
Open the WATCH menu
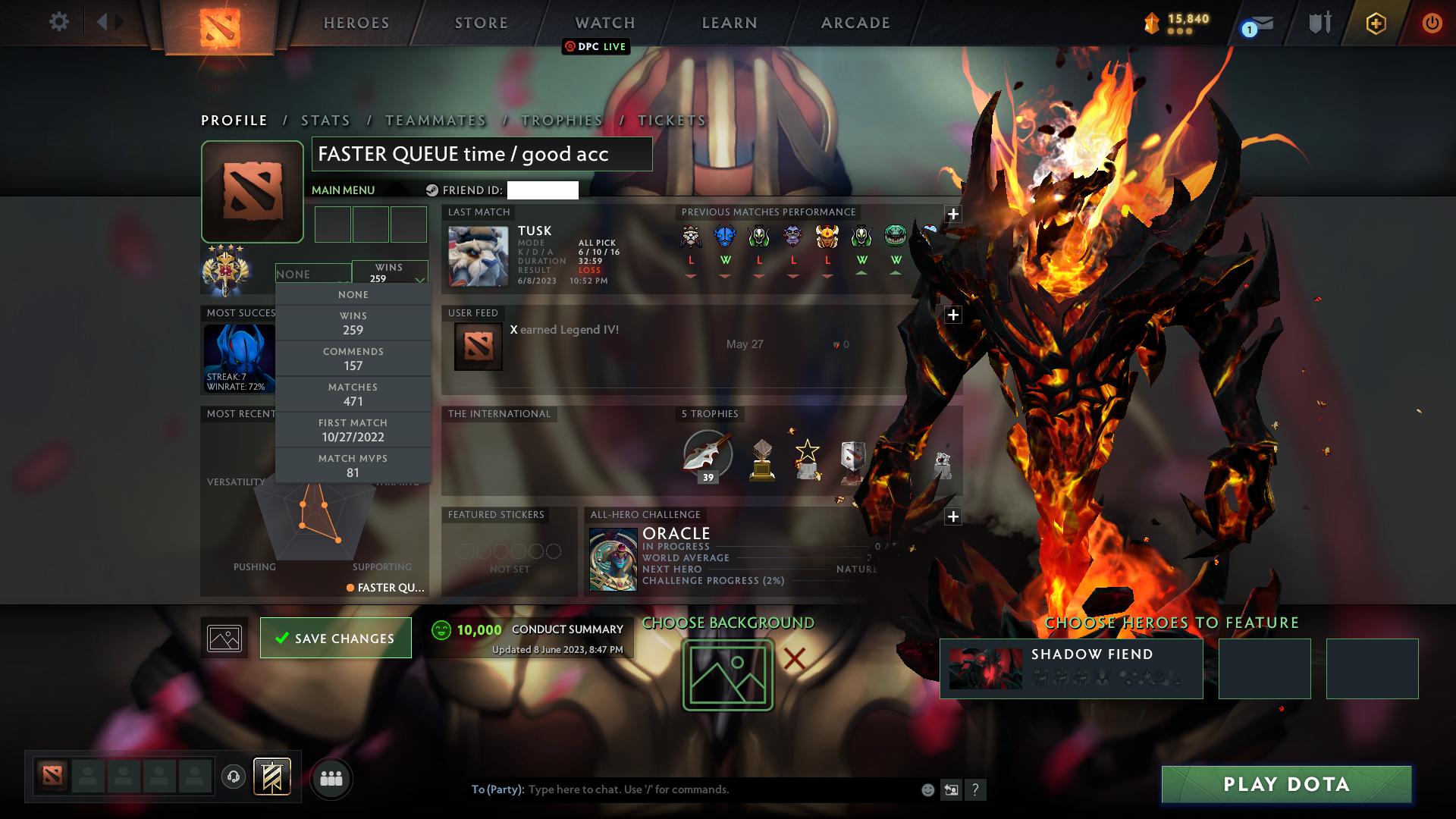coord(604,23)
